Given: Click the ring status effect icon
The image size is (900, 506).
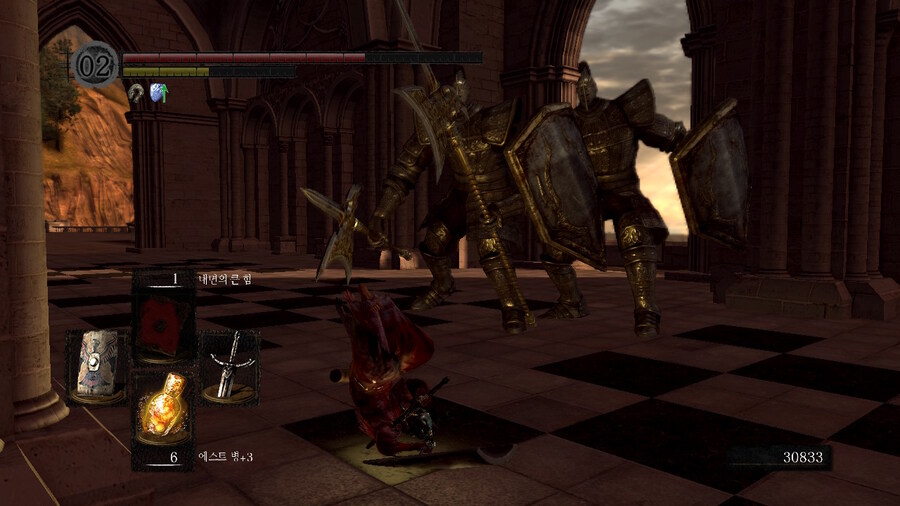Looking at the screenshot, I should 136,93.
